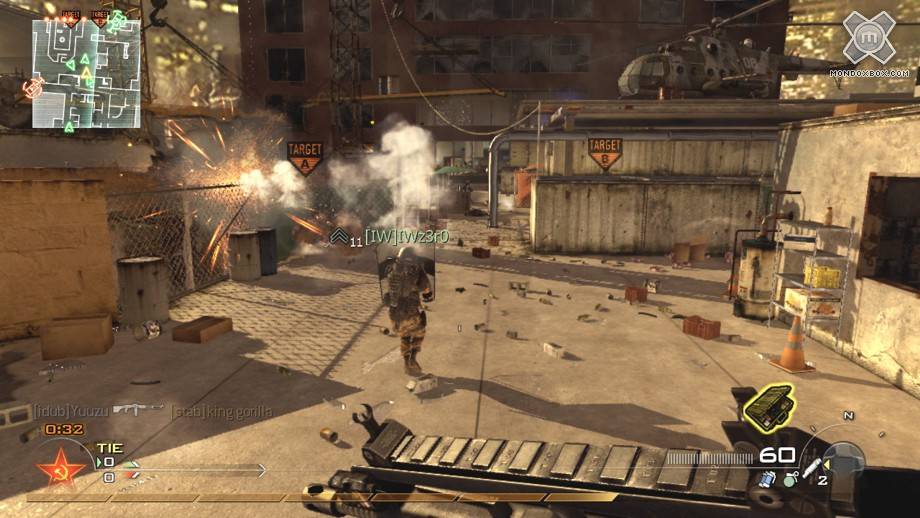Click the mondoxbox.com watermark logo

[x=868, y=44]
